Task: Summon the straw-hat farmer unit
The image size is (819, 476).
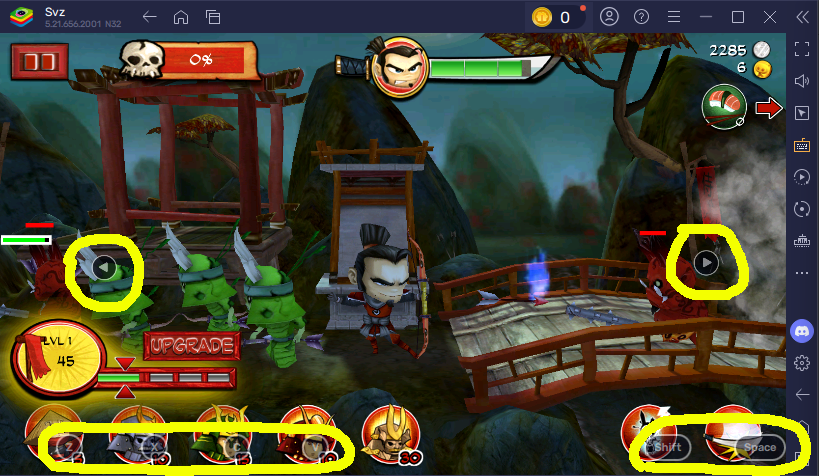Action: (x=52, y=433)
